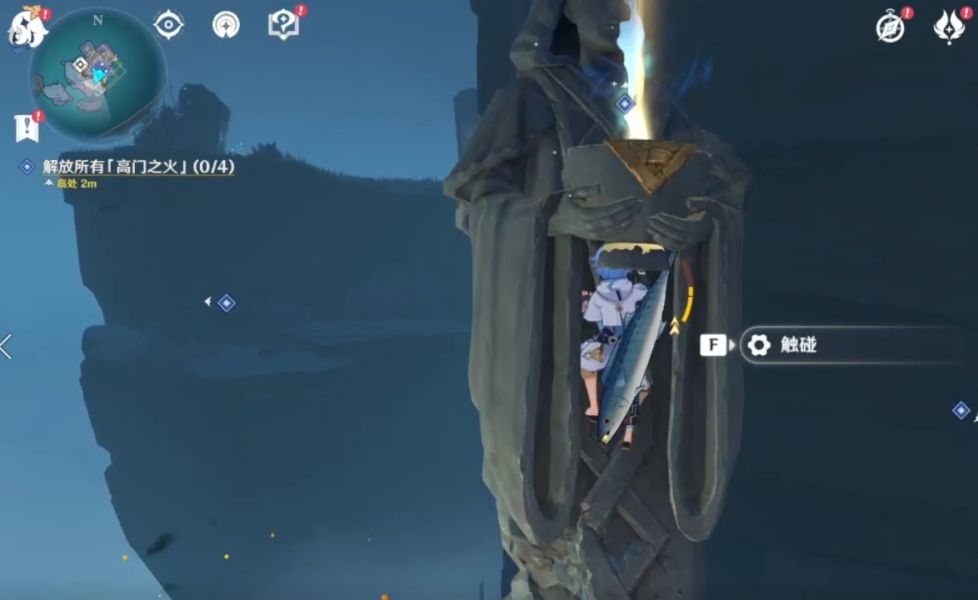Open the winged battle pass icon

(948, 27)
